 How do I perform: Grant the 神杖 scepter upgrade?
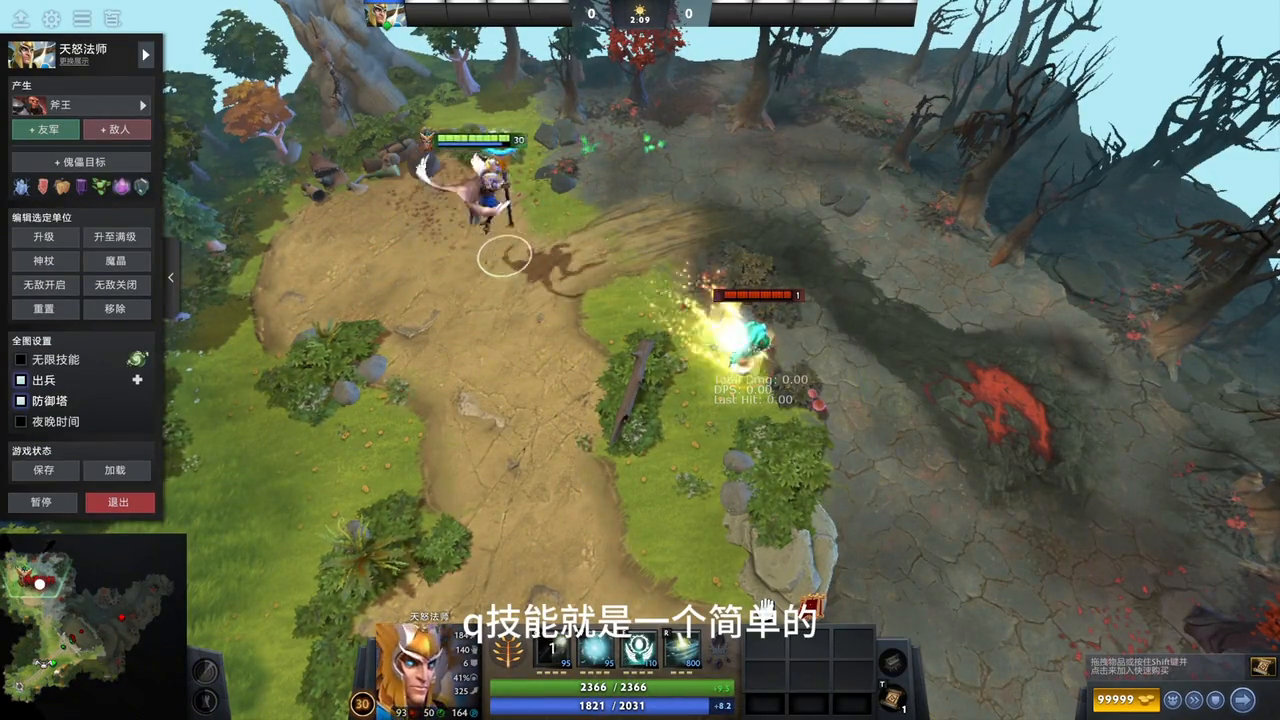[43, 261]
